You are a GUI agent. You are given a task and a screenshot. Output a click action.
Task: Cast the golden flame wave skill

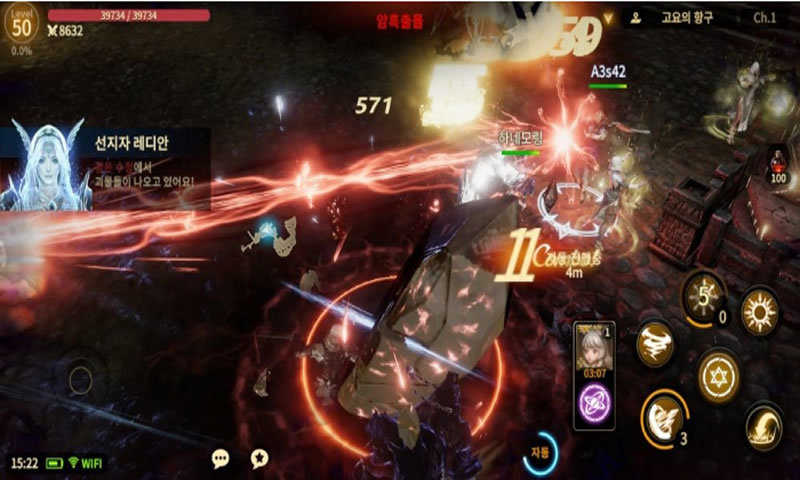pos(764,428)
